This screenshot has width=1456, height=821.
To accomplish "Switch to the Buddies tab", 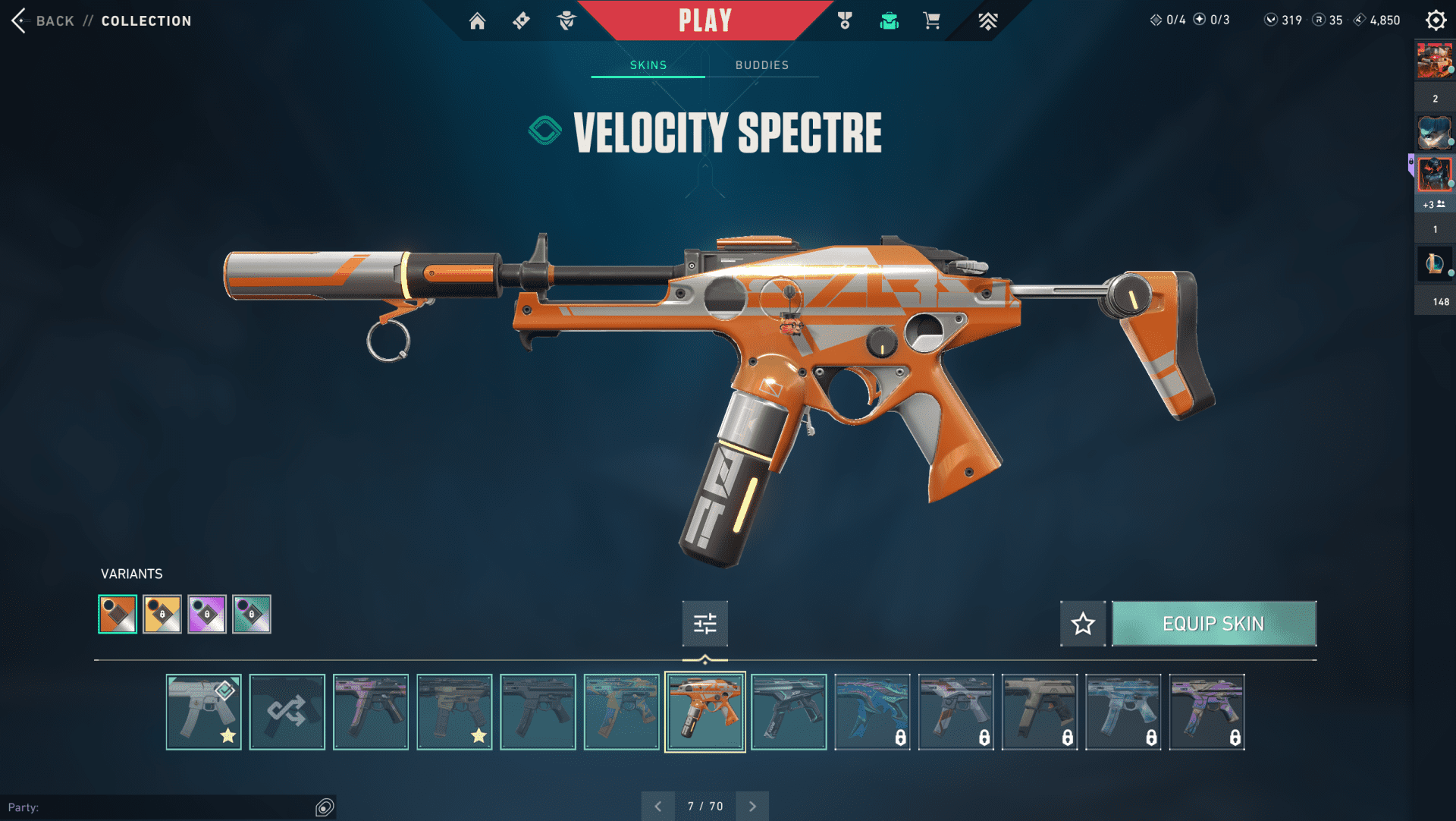I will click(x=761, y=65).
